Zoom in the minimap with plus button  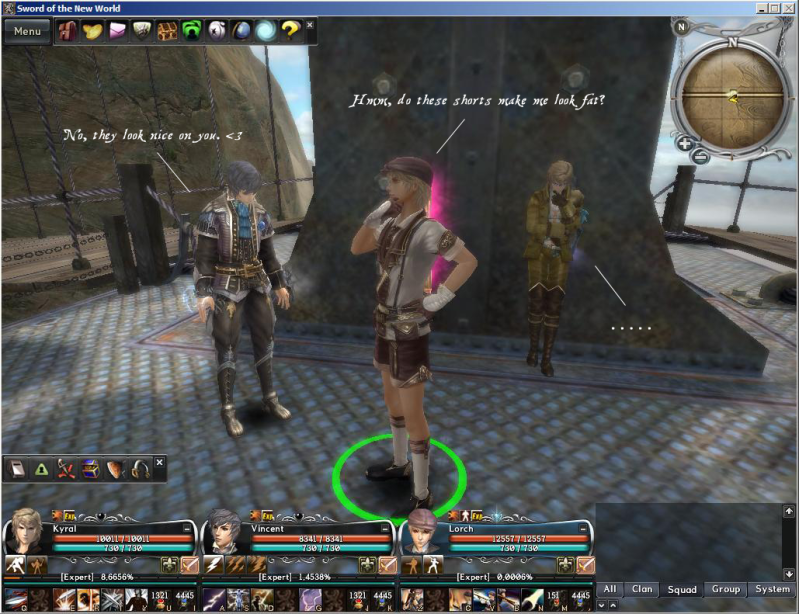[x=685, y=144]
